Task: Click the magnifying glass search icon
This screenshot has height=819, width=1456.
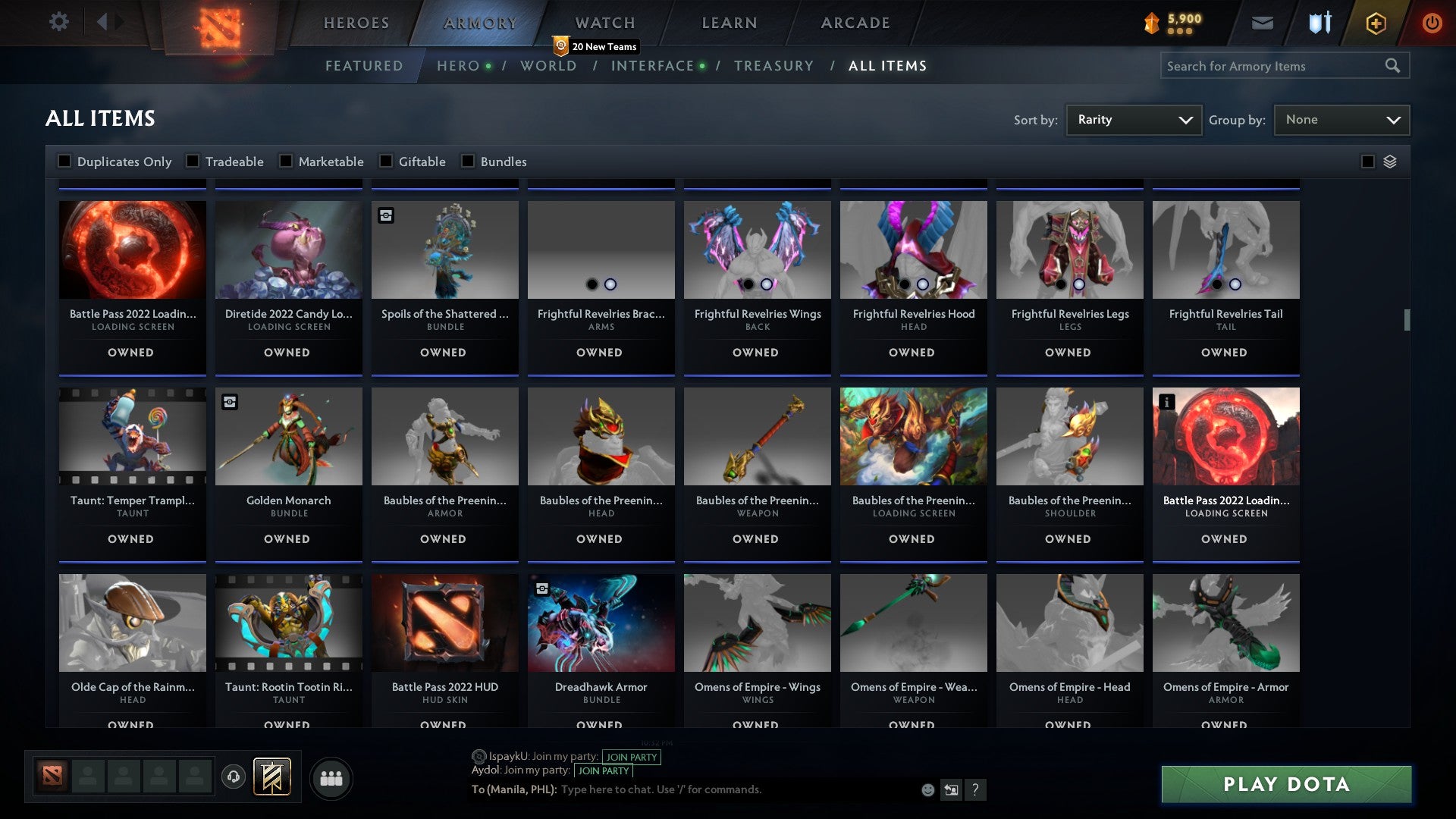Action: 1394,66
